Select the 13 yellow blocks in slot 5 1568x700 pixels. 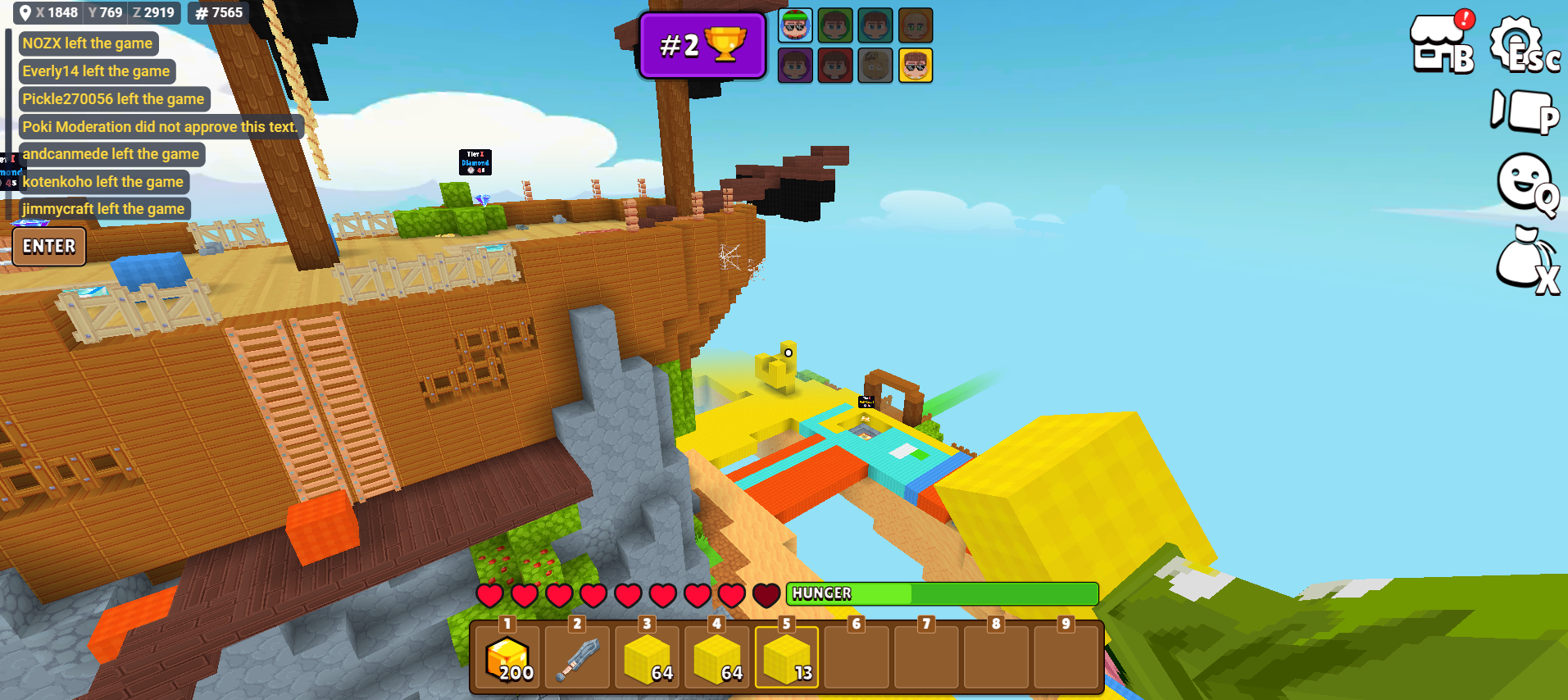click(787, 658)
